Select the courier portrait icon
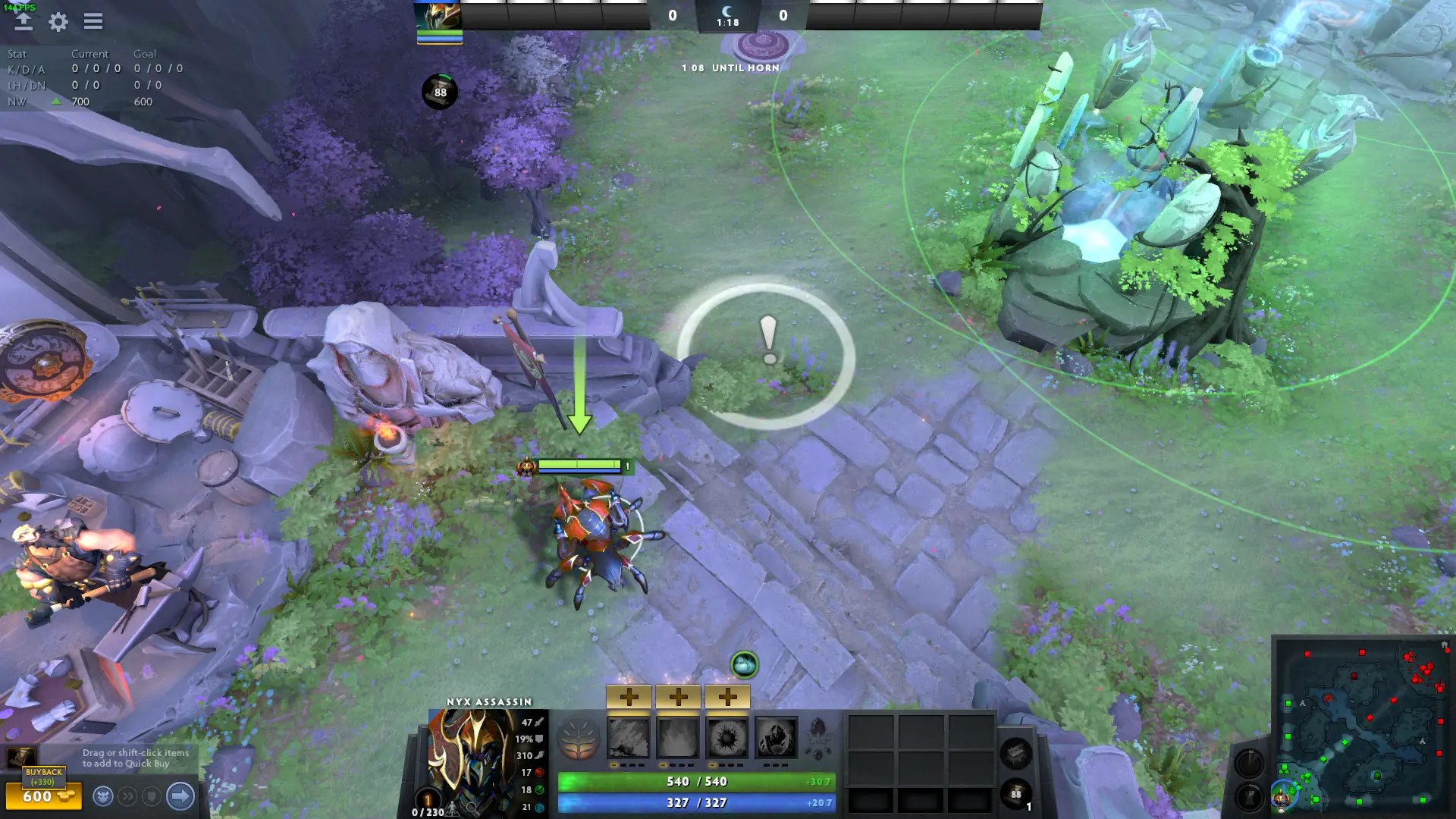The width and height of the screenshot is (1456, 819). (x=103, y=795)
